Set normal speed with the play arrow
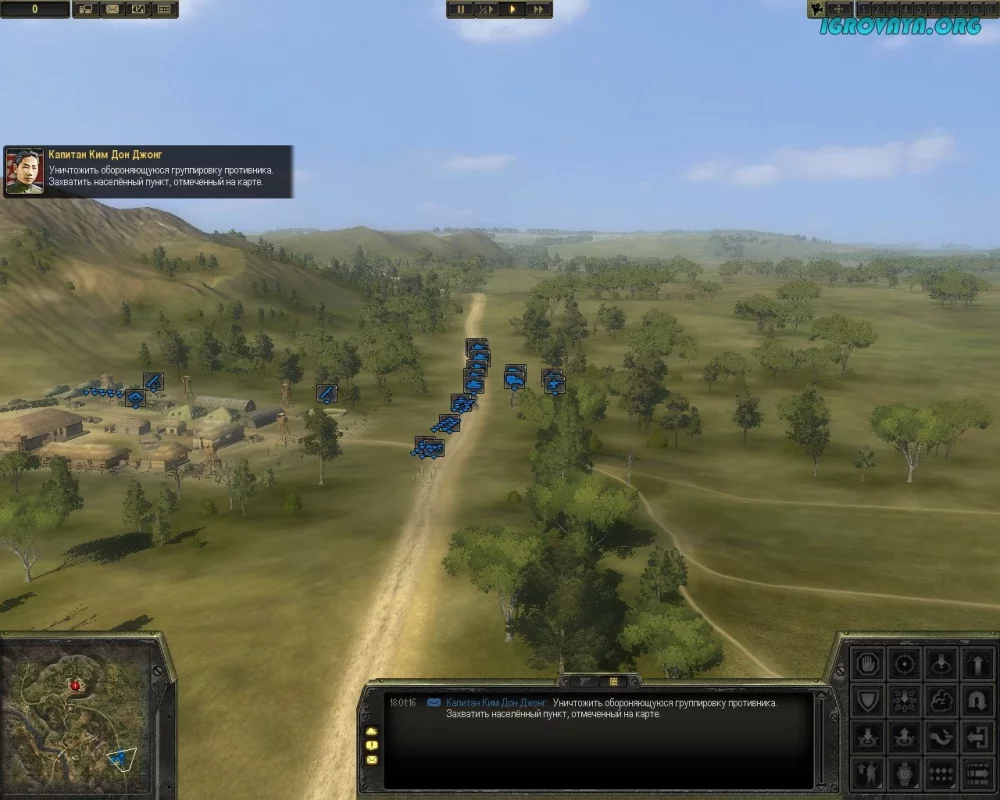The height and width of the screenshot is (800, 1000). [512, 9]
